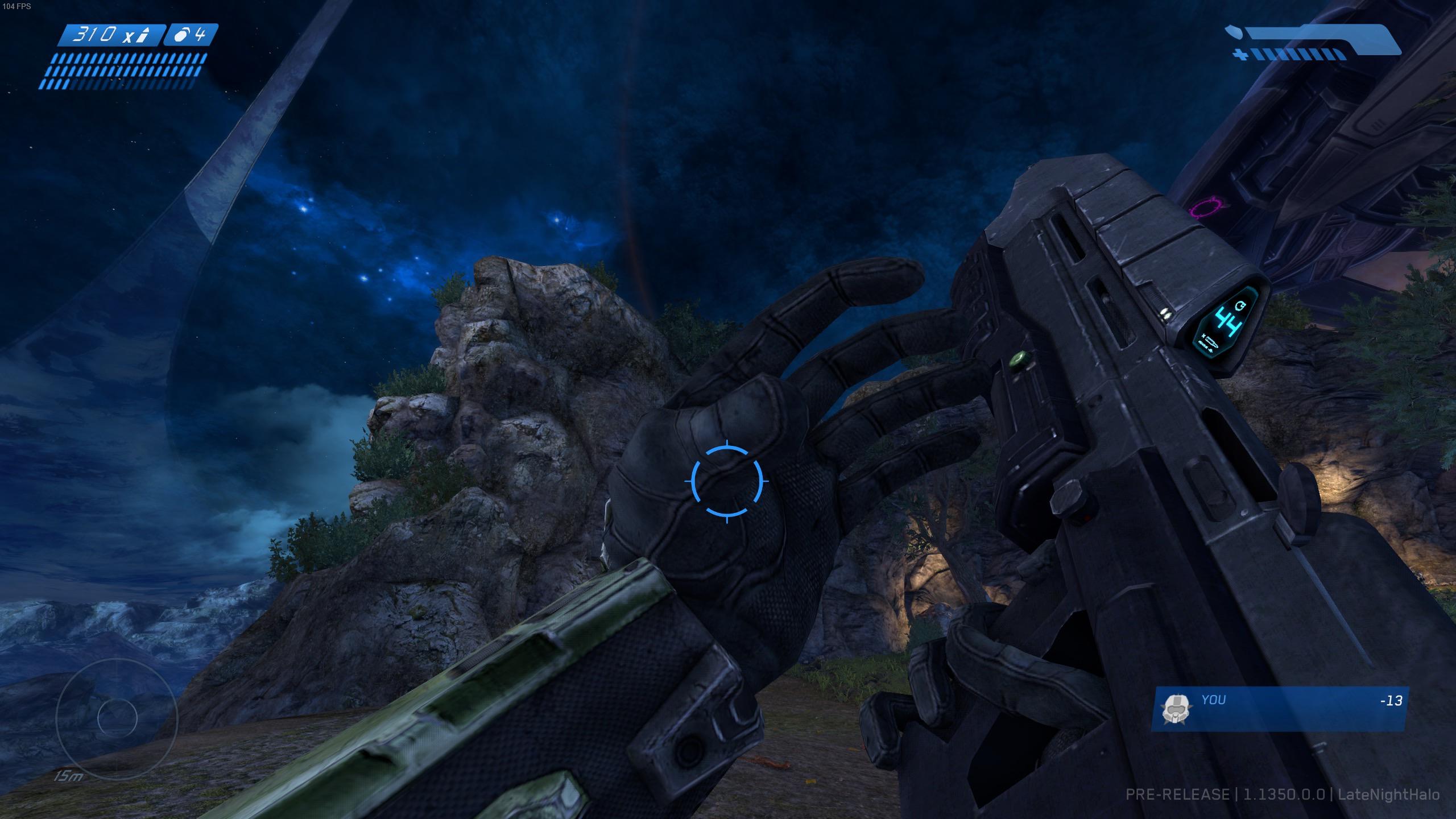The height and width of the screenshot is (819, 1456).
Task: Select the frag grenade icon
Action: (181, 35)
